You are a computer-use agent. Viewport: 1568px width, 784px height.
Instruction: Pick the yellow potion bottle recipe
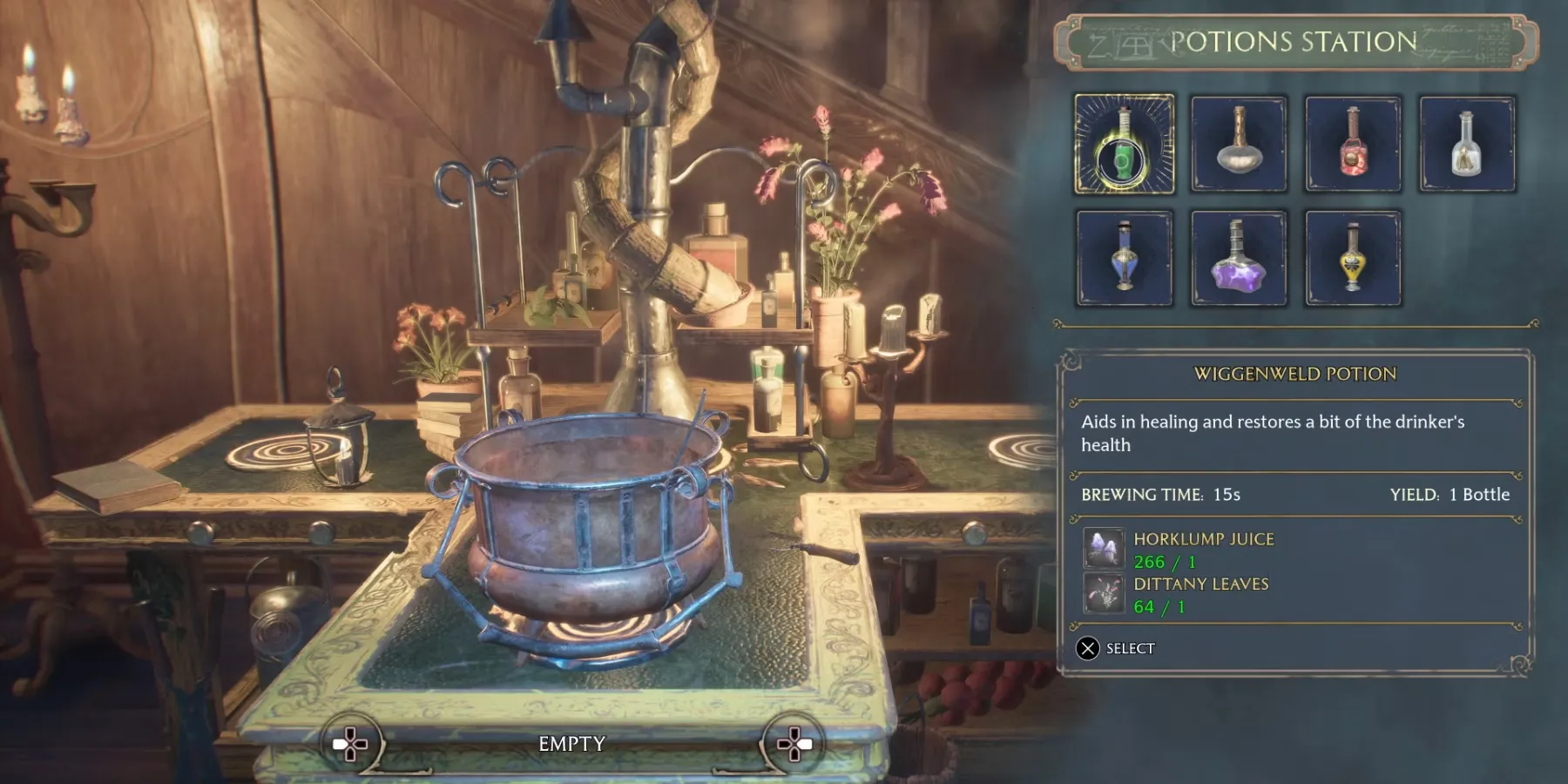point(1353,258)
